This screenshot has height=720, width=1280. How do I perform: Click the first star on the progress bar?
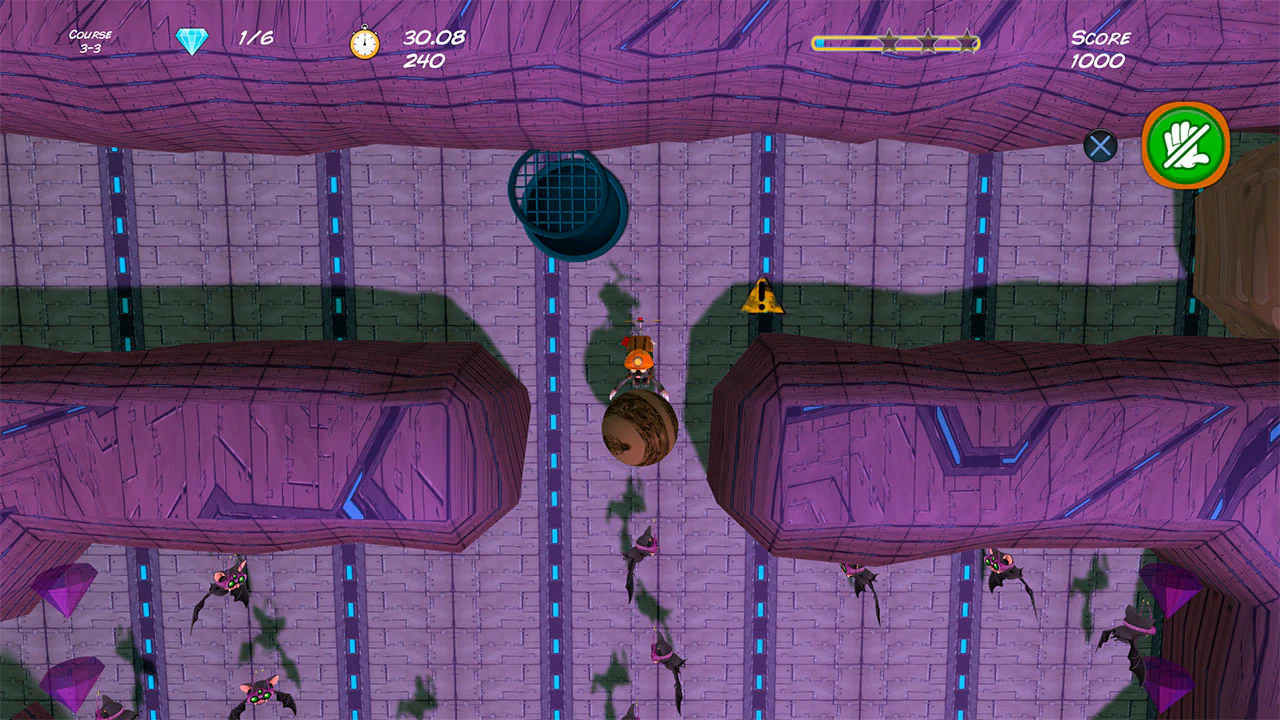(x=887, y=43)
